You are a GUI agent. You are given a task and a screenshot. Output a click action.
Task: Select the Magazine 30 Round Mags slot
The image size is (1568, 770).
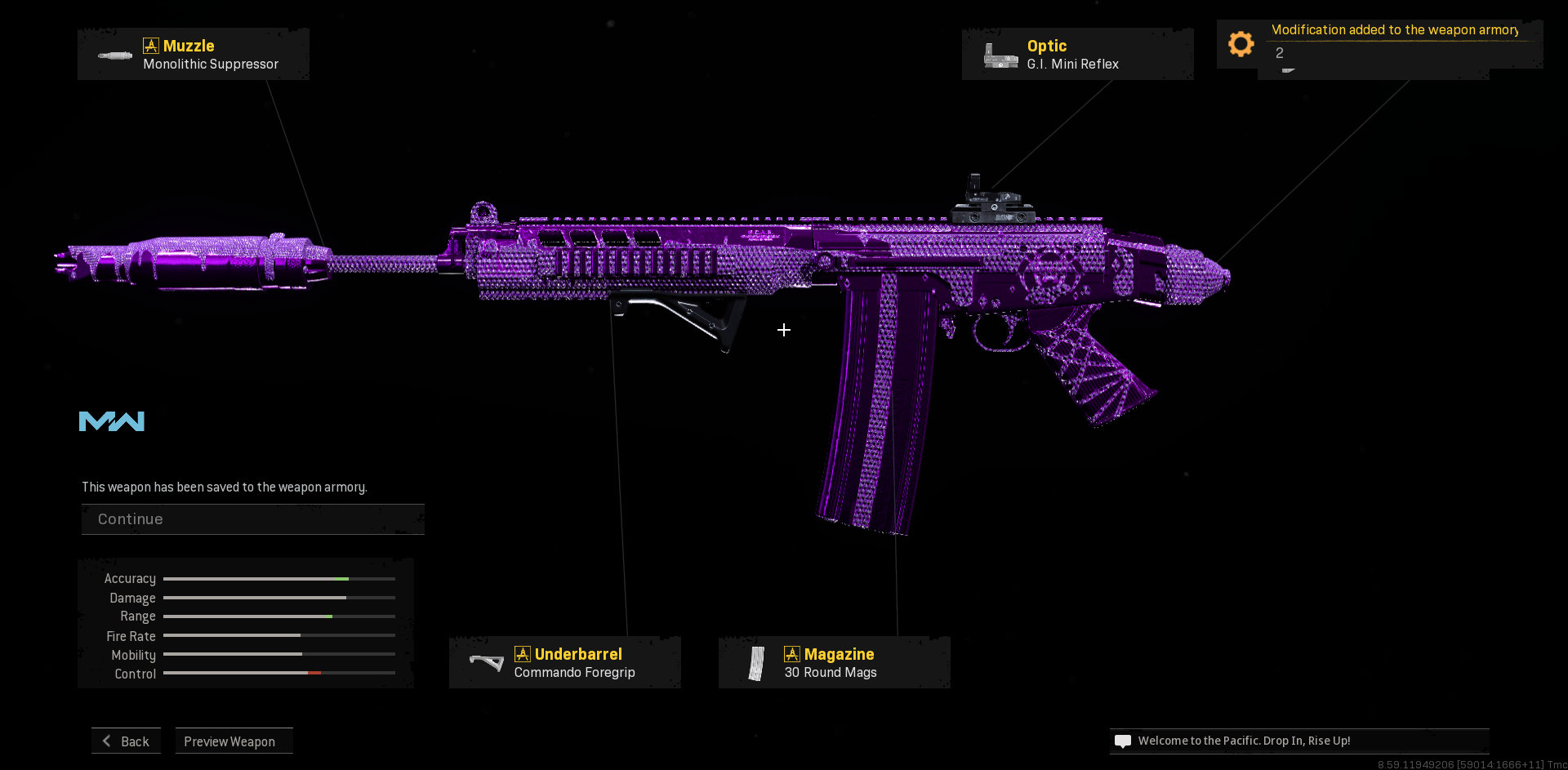click(834, 662)
